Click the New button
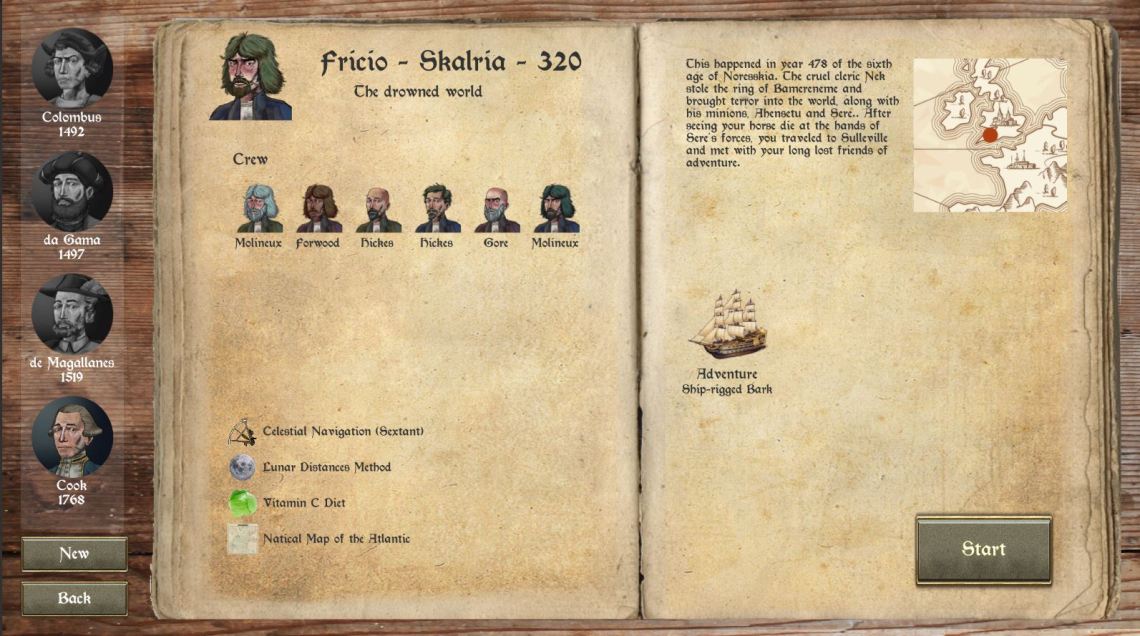Viewport: 1140px width, 636px height. [x=74, y=554]
